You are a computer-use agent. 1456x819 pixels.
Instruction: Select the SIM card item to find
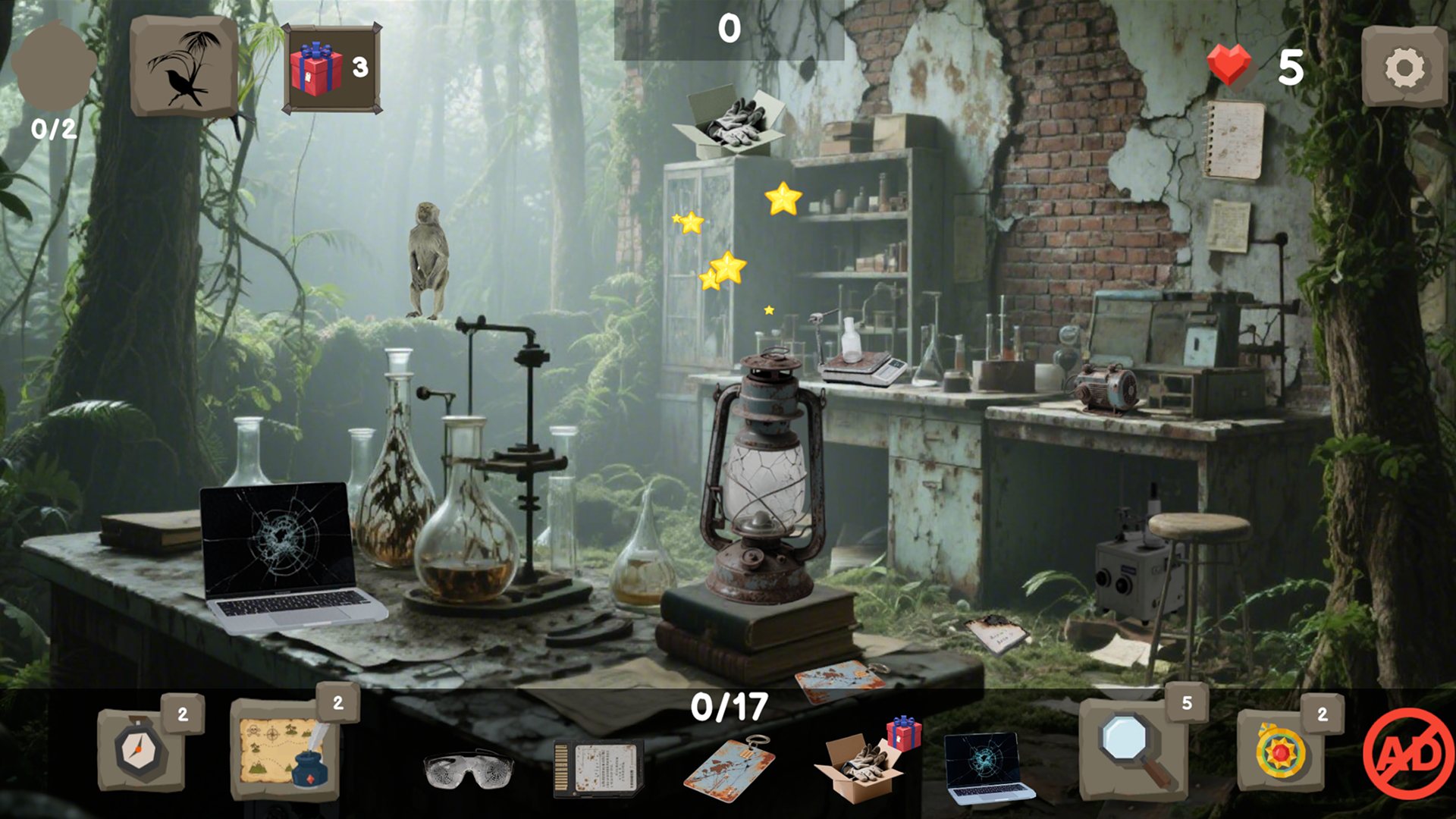(595, 766)
